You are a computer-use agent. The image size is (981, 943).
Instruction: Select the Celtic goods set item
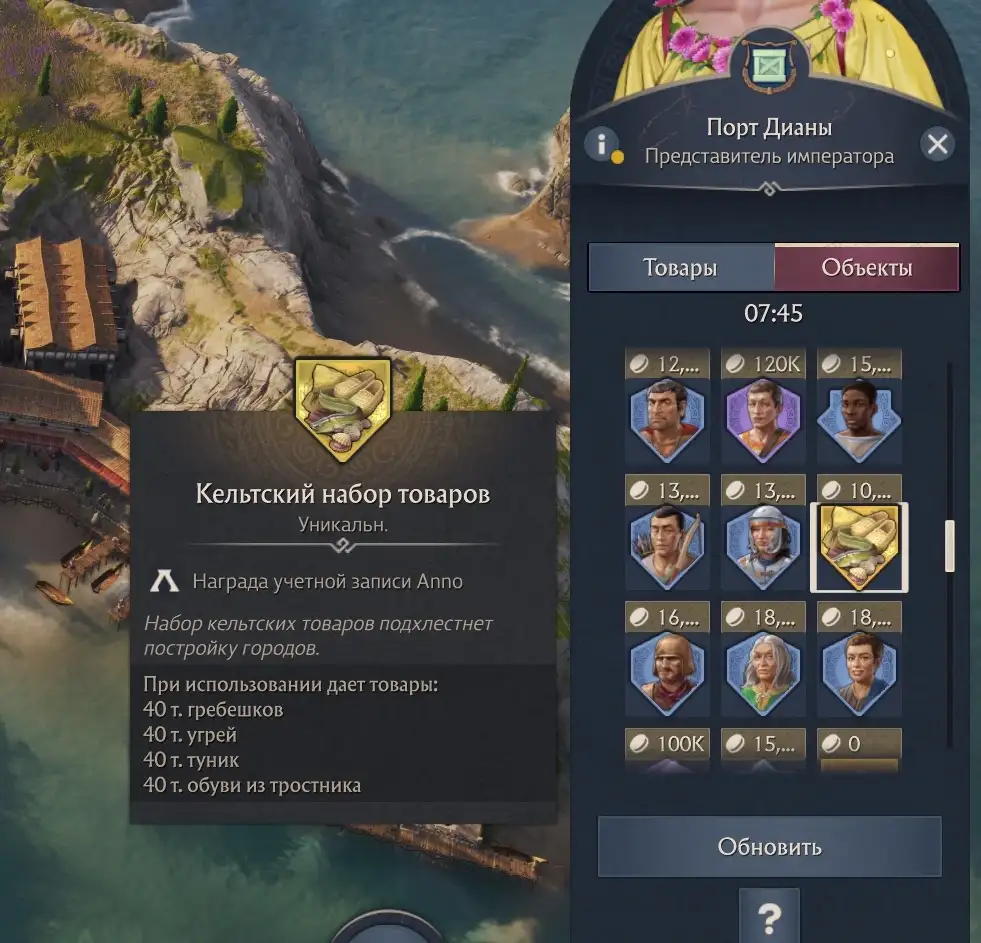point(859,547)
